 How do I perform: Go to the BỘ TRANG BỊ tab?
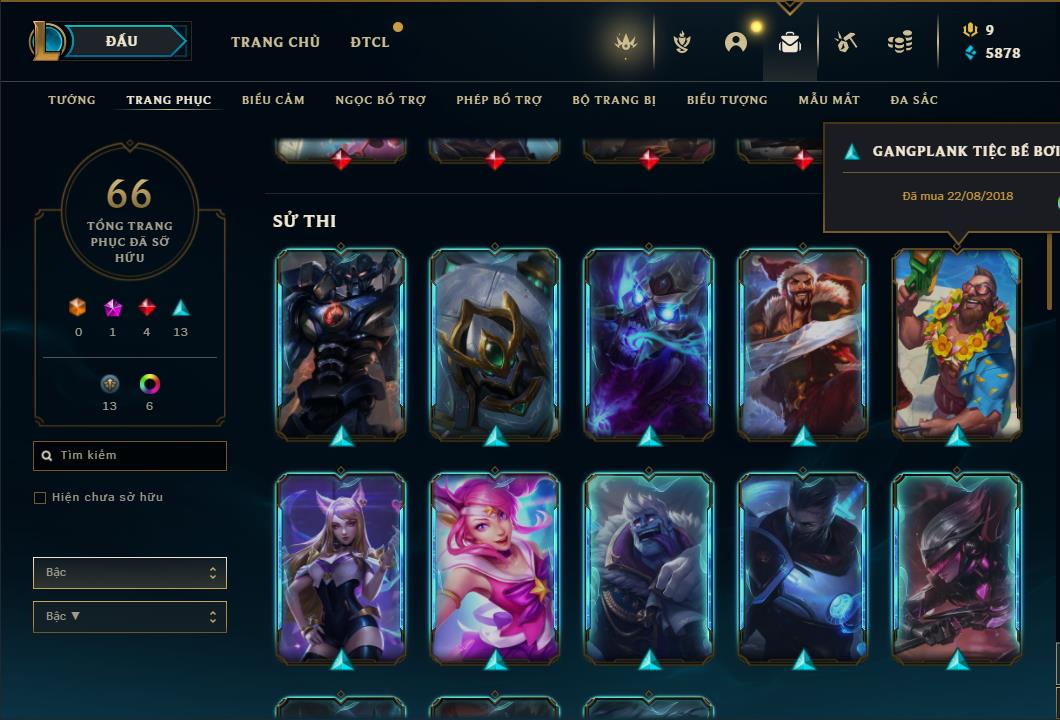614,100
